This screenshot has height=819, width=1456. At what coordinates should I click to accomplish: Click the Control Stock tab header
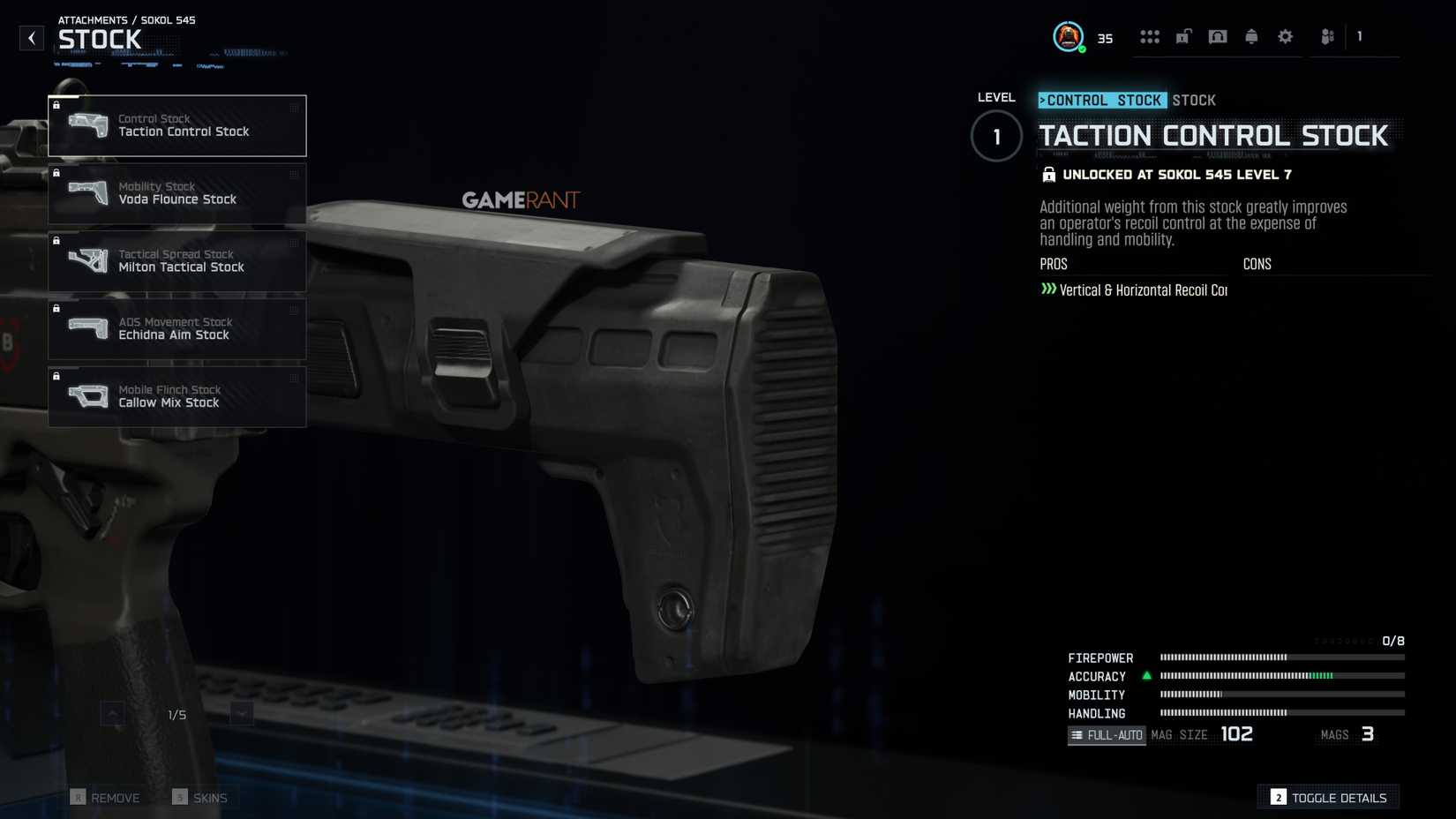(x=1102, y=100)
